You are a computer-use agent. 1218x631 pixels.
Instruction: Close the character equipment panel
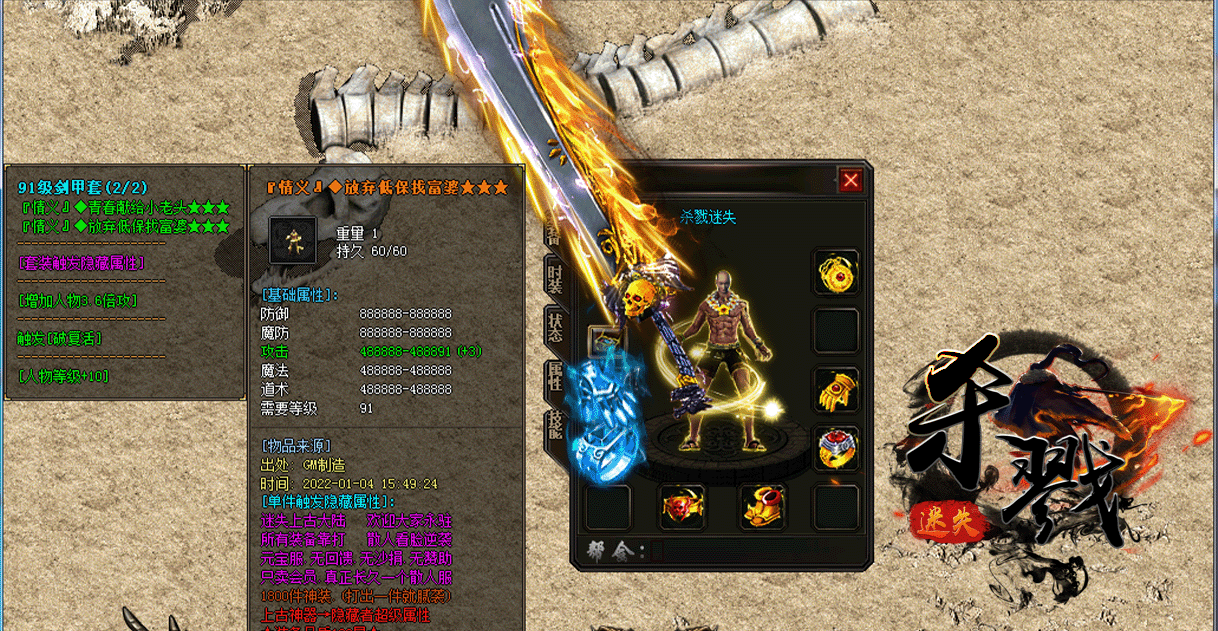(x=851, y=180)
